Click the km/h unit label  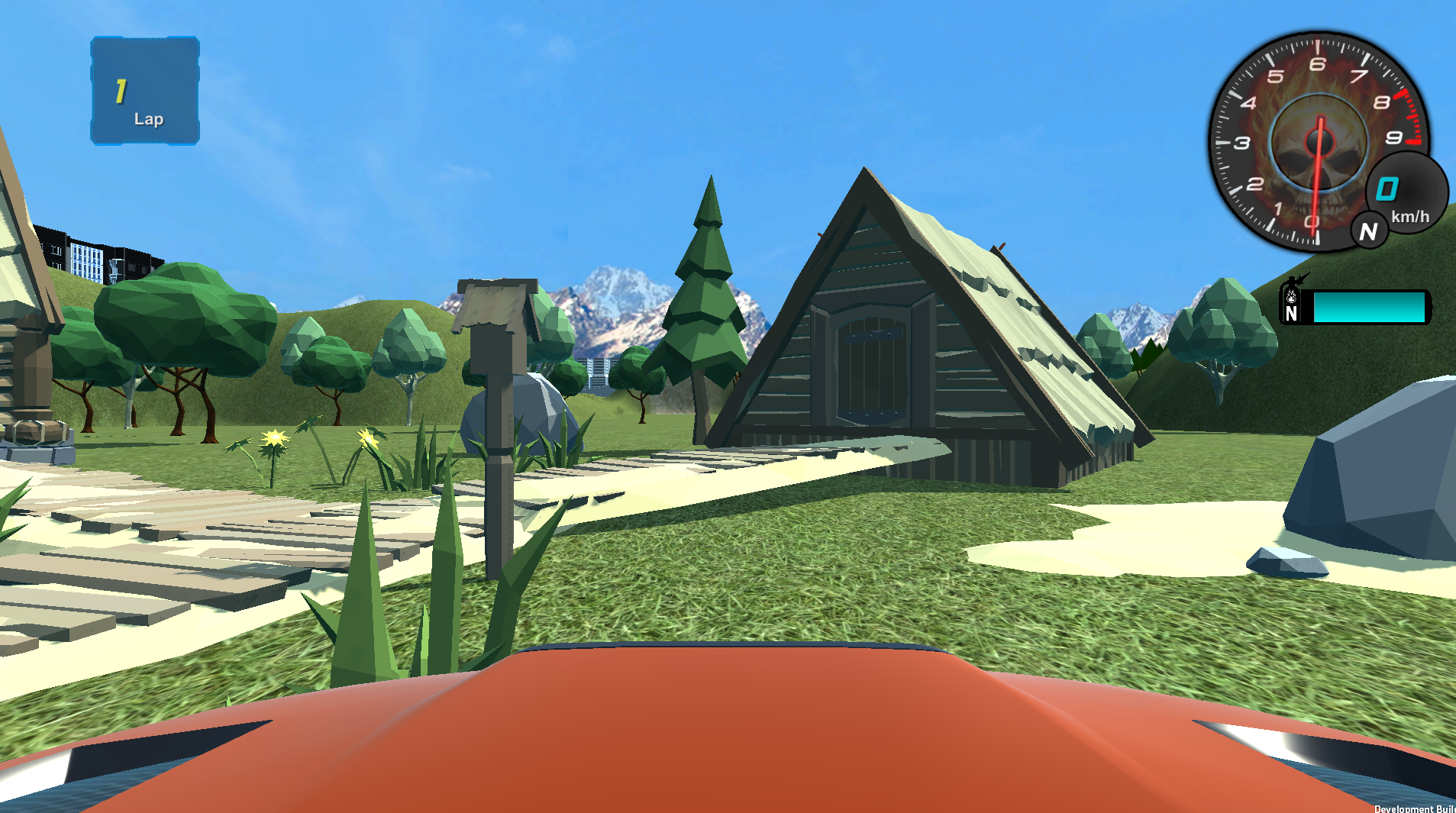(x=1409, y=217)
